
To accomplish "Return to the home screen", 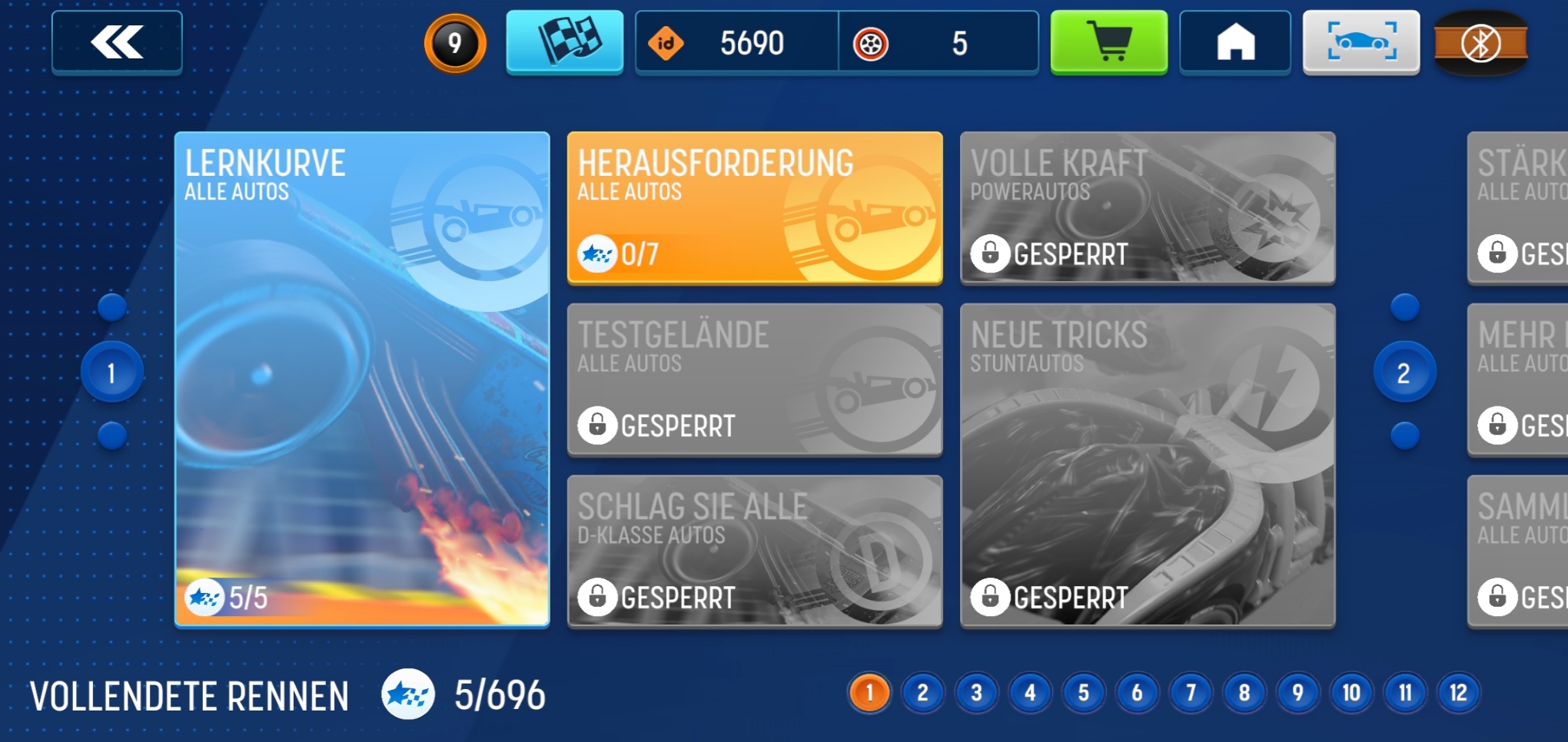I will 1235,42.
